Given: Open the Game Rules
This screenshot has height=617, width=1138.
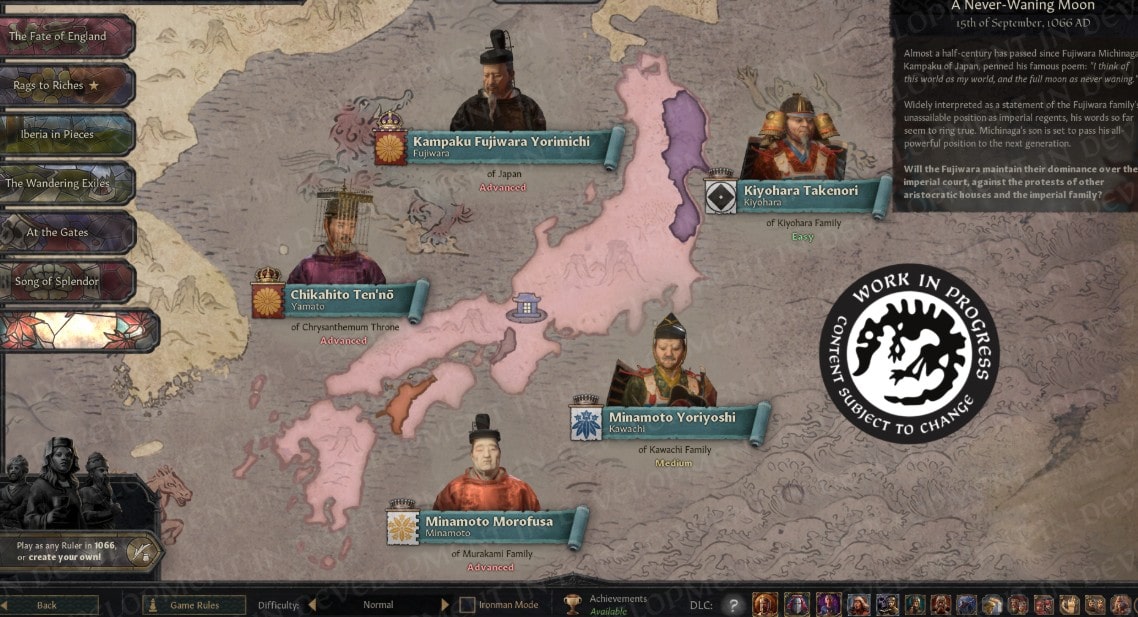Looking at the screenshot, I should [x=194, y=605].
